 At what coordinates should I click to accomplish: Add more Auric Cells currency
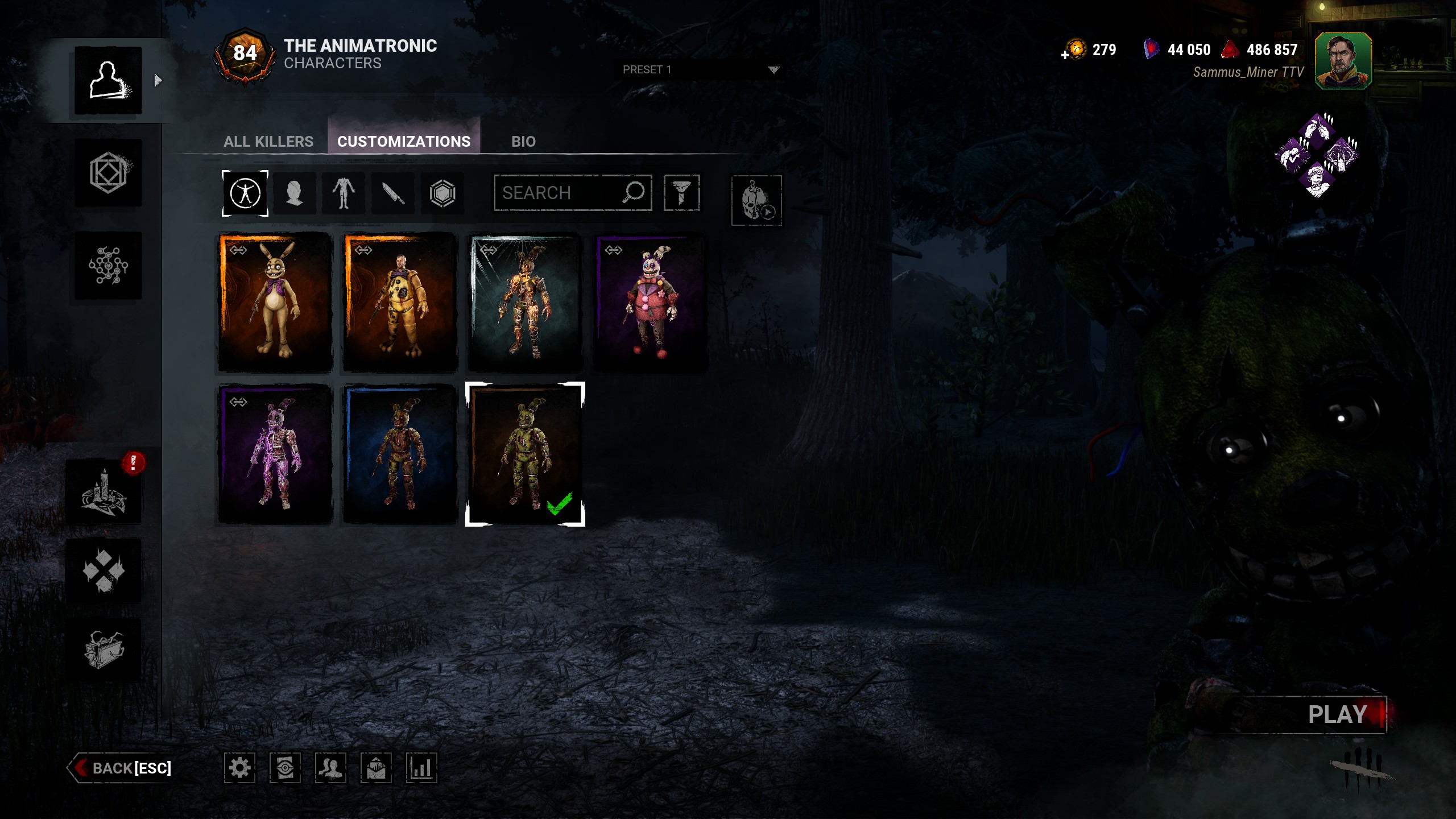click(1065, 55)
